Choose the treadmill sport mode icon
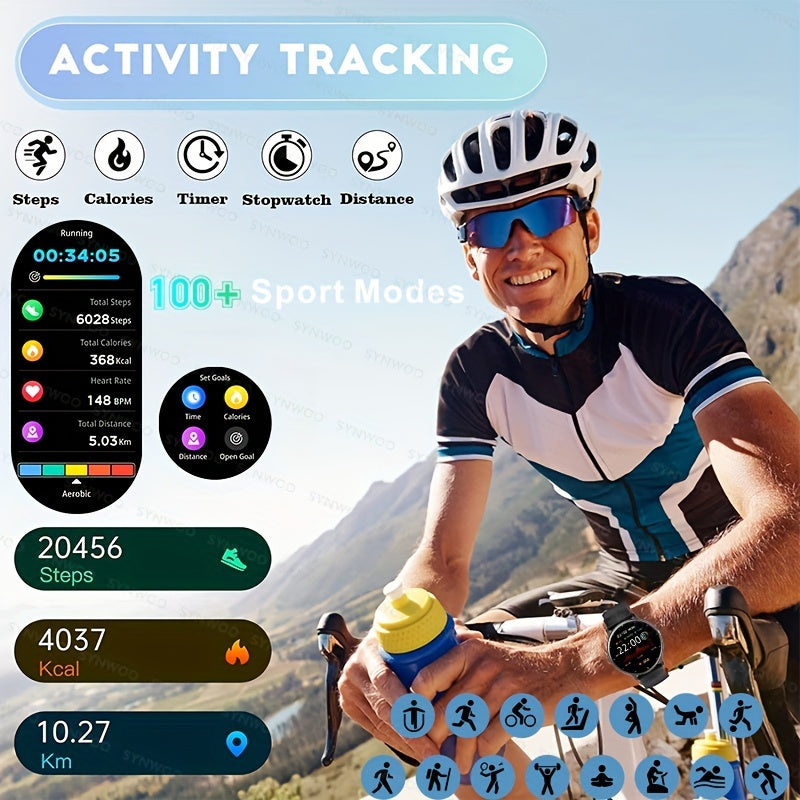 coord(576,715)
